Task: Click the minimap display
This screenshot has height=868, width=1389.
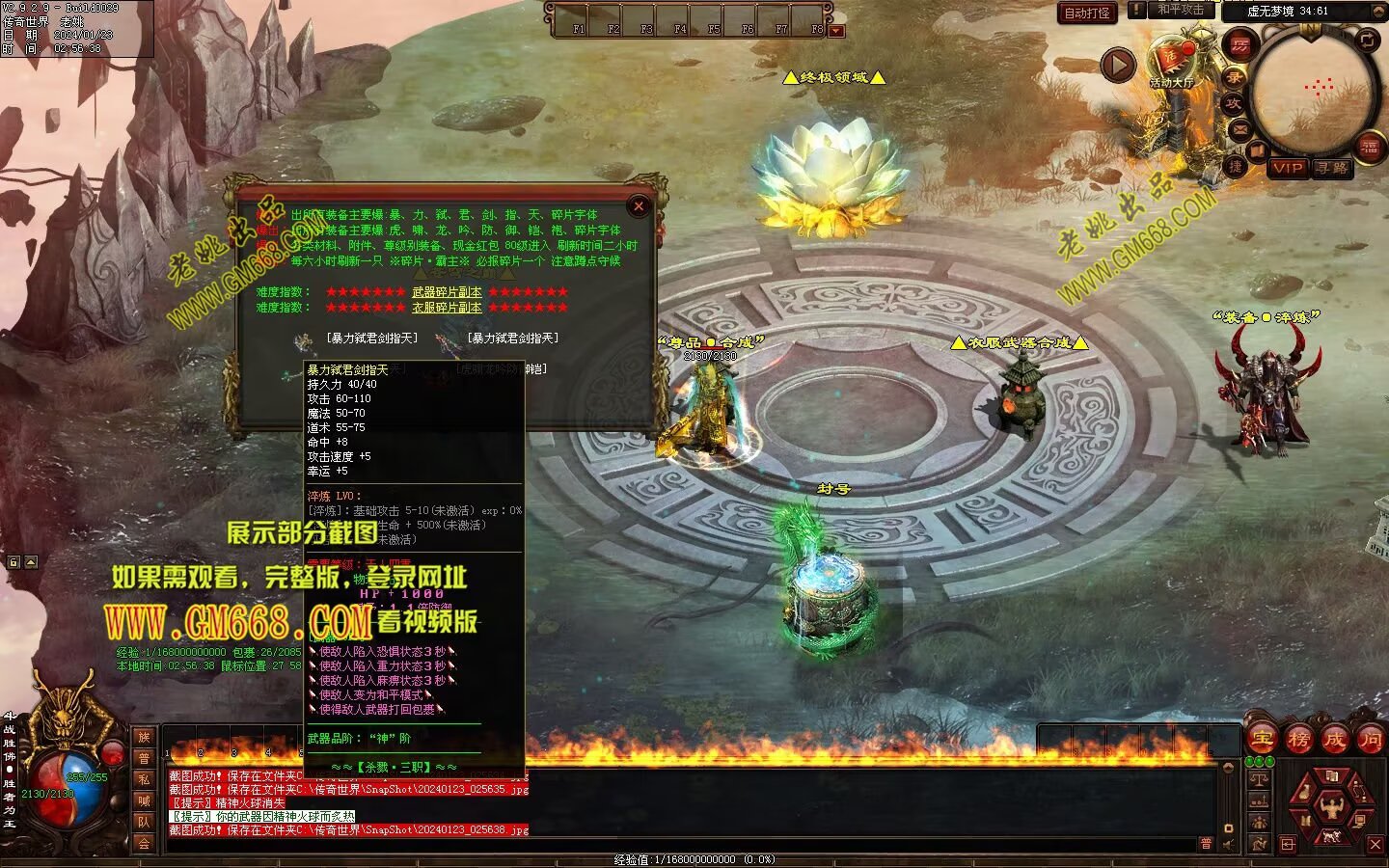Action: click(x=1314, y=92)
